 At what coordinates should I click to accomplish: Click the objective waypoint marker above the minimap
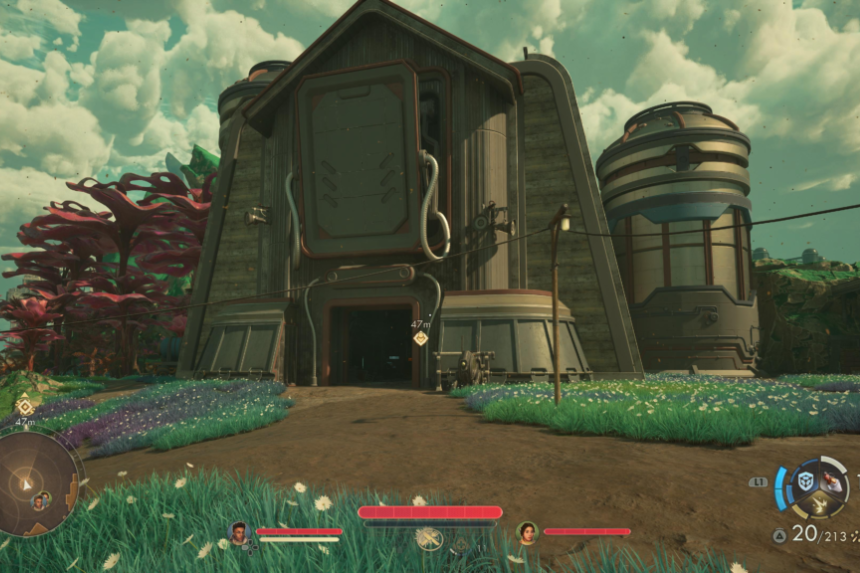tap(25, 406)
